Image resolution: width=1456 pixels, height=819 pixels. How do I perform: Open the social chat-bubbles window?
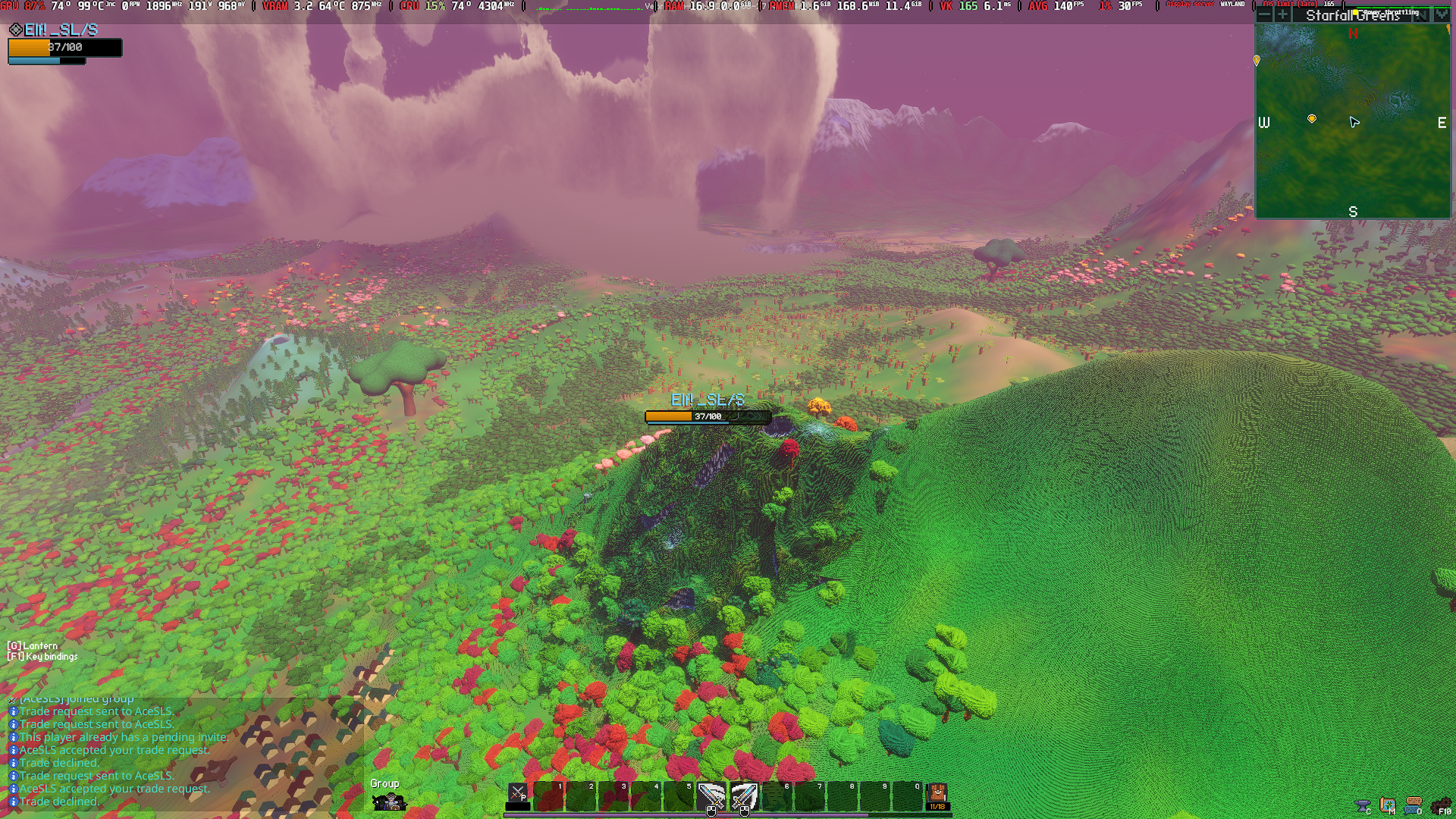coord(1414,805)
